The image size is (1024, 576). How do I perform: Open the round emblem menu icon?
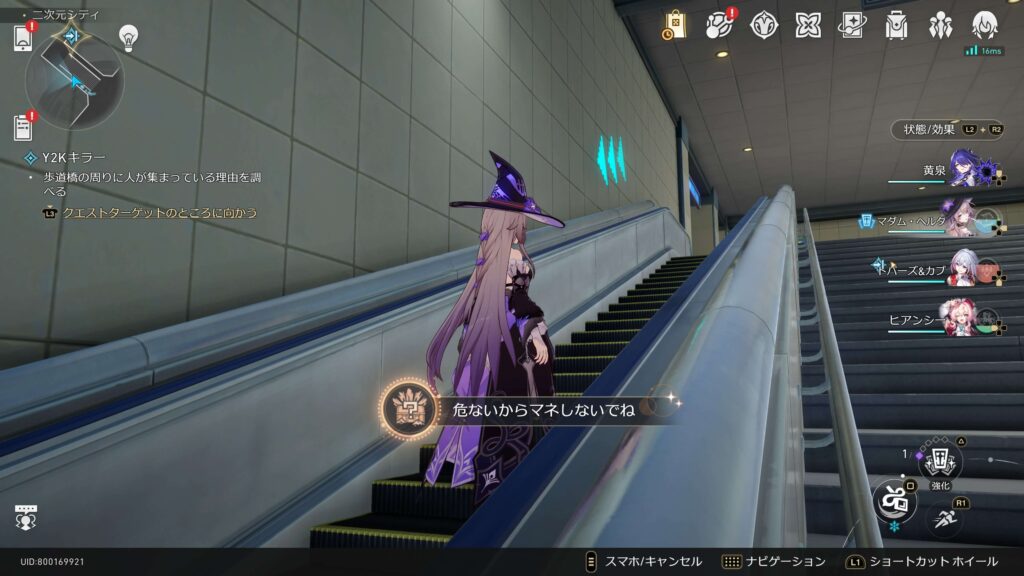tap(764, 25)
